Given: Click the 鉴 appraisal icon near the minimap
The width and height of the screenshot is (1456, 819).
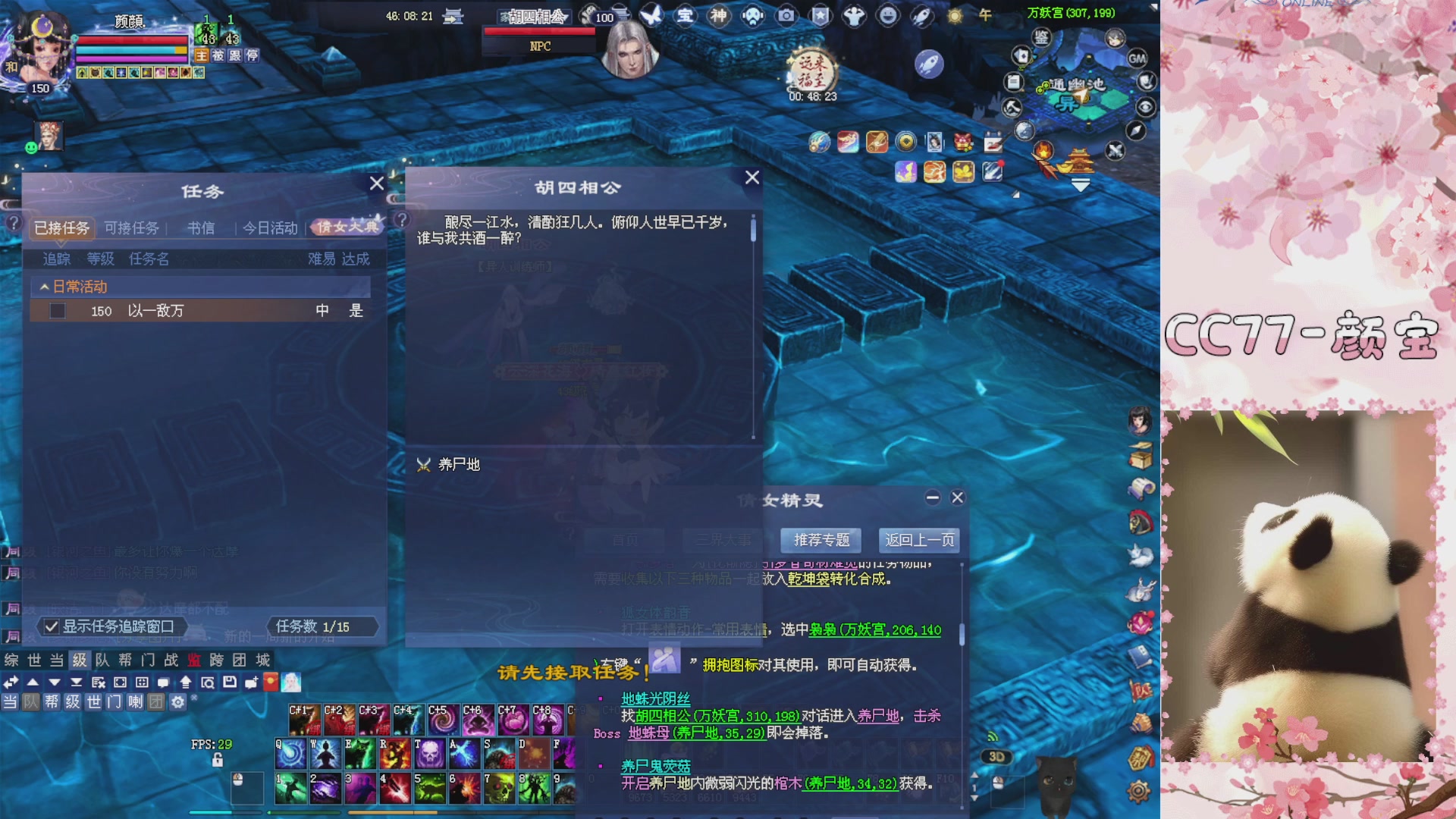Looking at the screenshot, I should click(x=1040, y=36).
